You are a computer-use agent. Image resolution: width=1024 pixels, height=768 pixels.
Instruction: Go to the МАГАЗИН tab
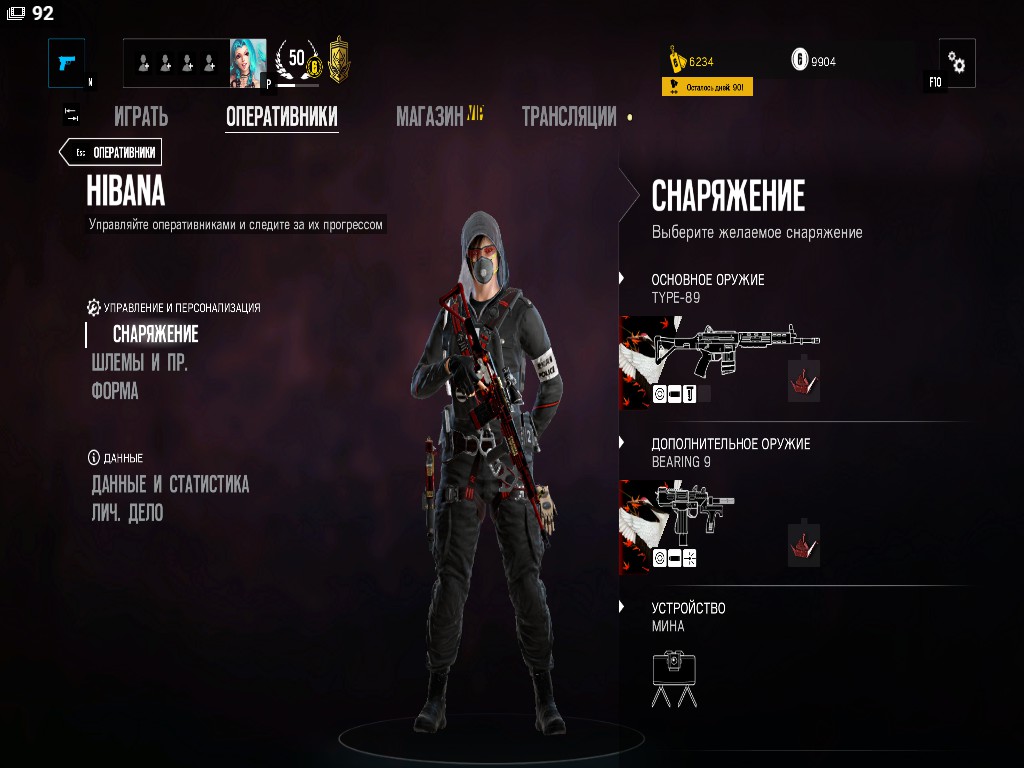430,117
